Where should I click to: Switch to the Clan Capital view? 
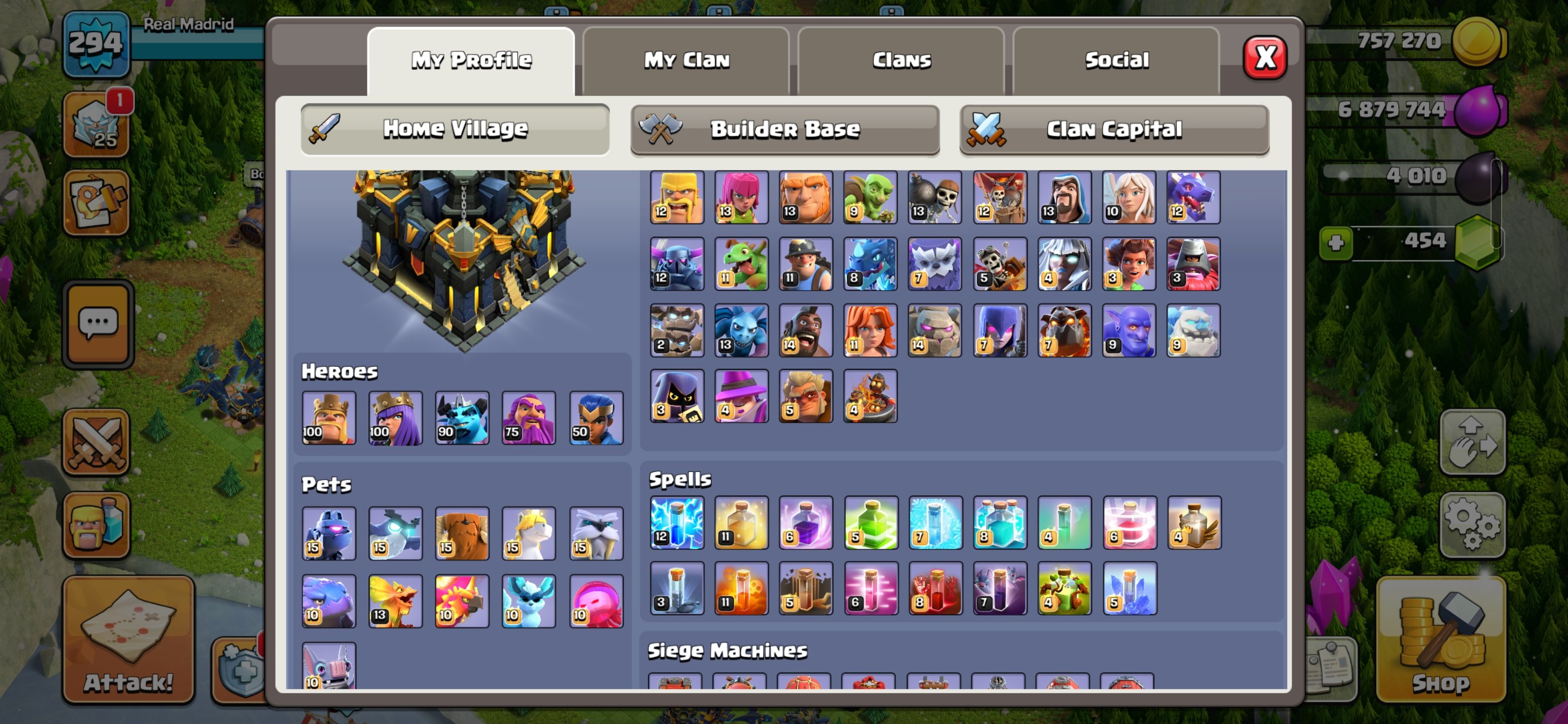(1113, 129)
